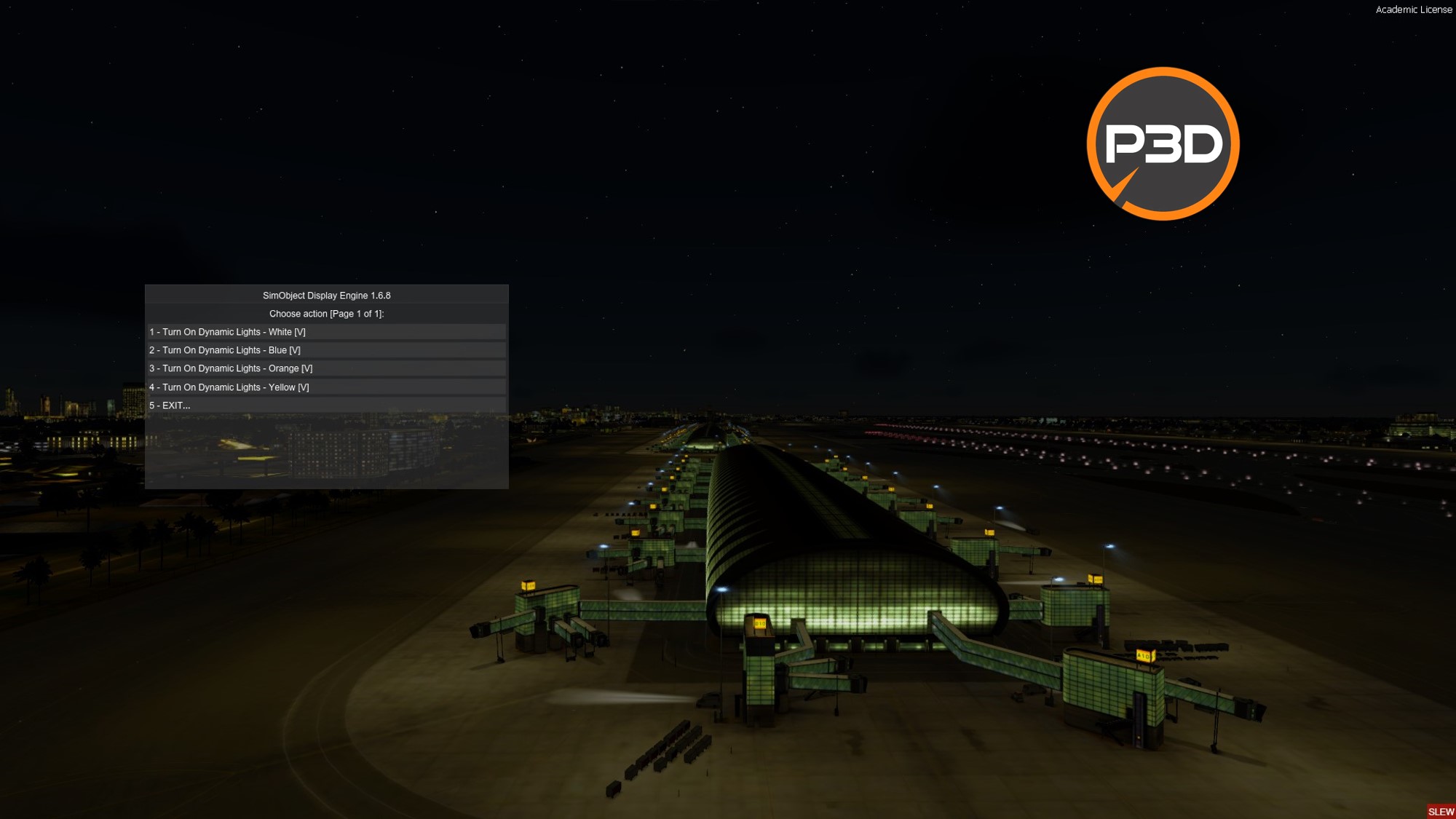Activate the Yellow dynamic lights entry
1456x819 pixels.
229,387
